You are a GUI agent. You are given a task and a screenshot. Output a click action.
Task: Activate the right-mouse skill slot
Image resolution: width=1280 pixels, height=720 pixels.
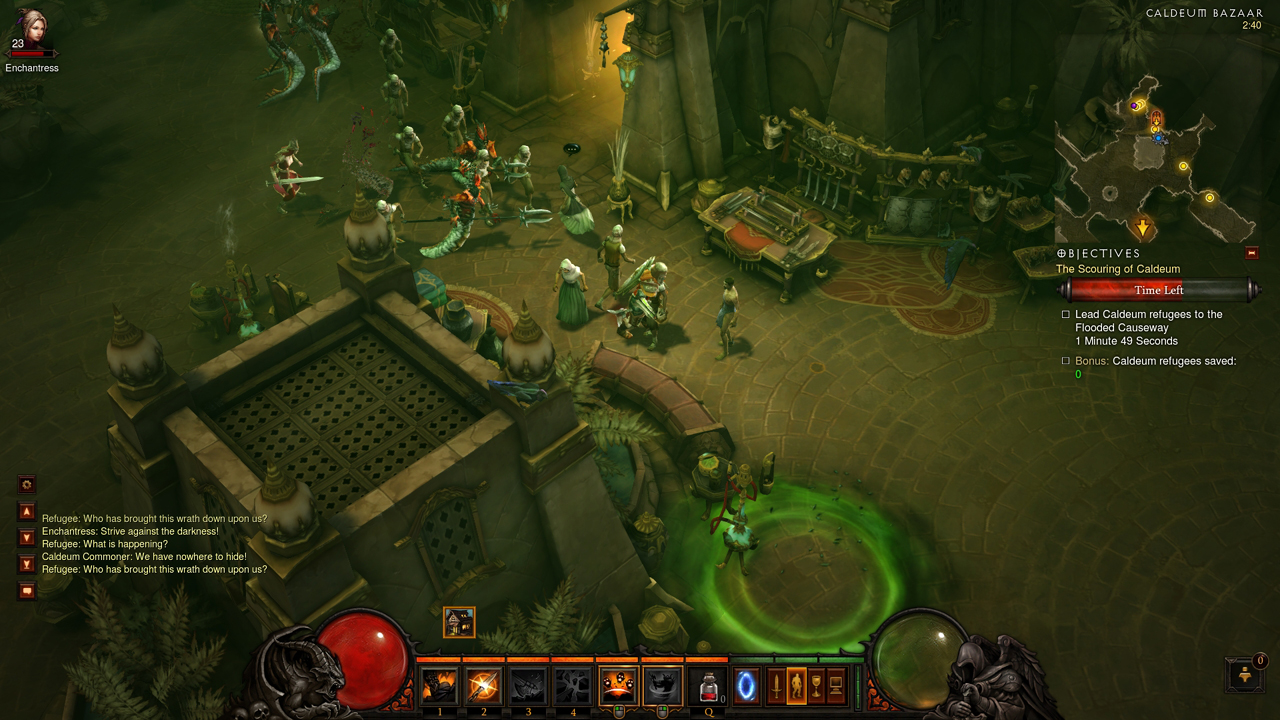pos(662,686)
